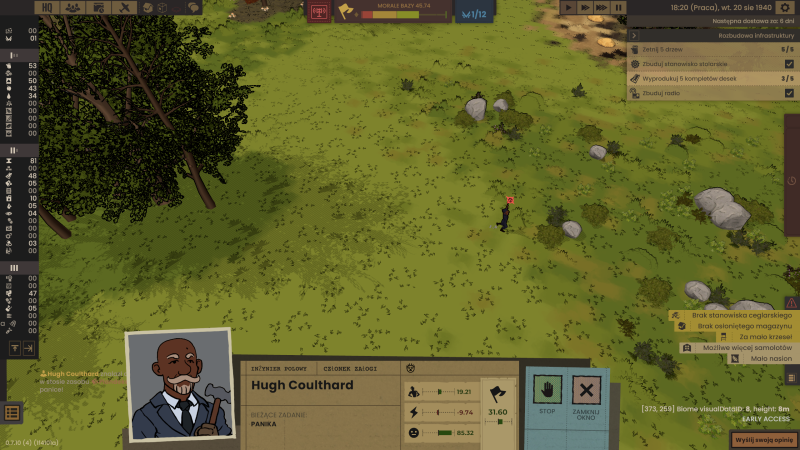Open the HQ panel
The image size is (800, 450).
tap(47, 7)
